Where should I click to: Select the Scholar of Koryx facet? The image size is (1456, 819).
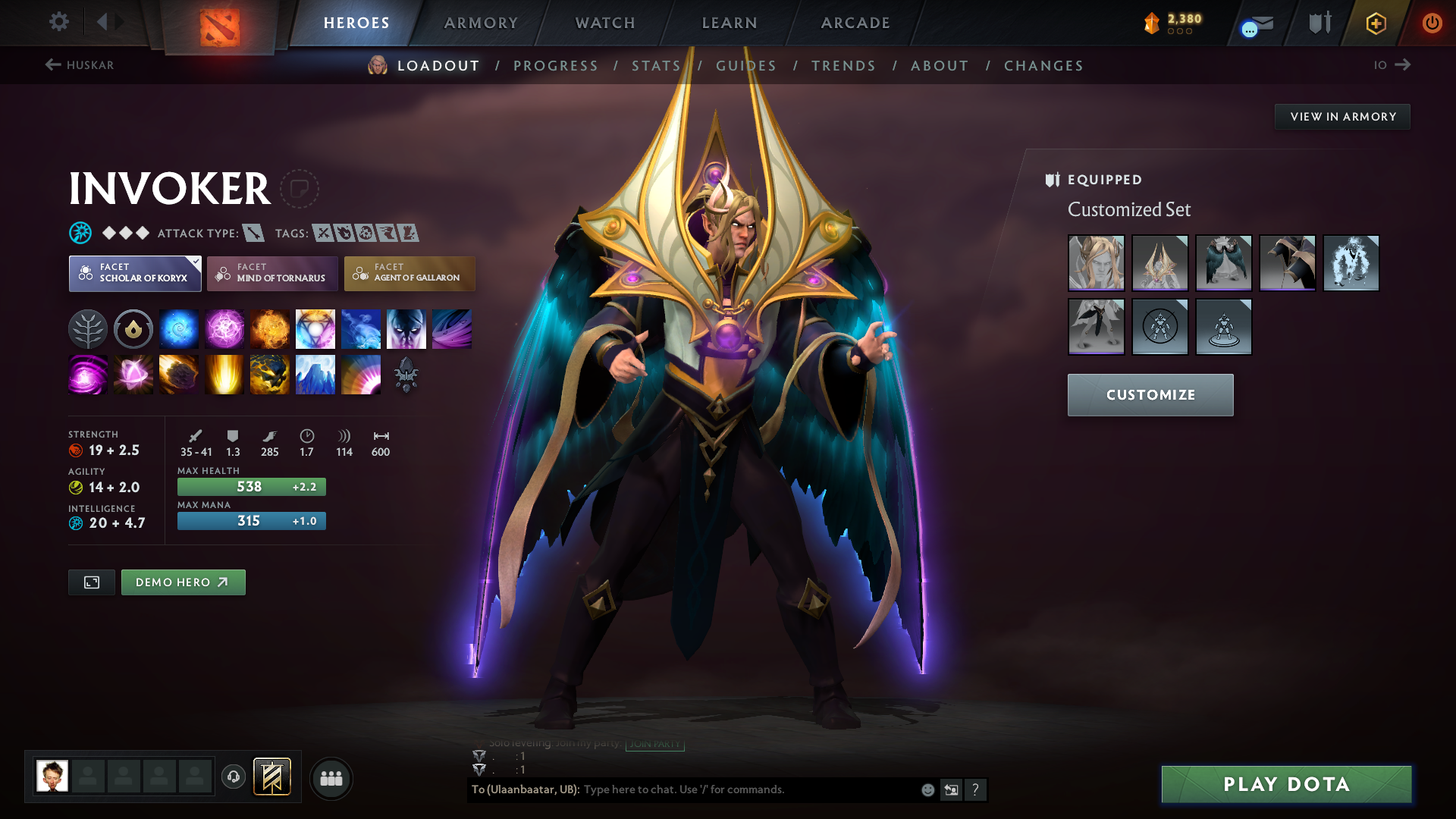(x=134, y=273)
